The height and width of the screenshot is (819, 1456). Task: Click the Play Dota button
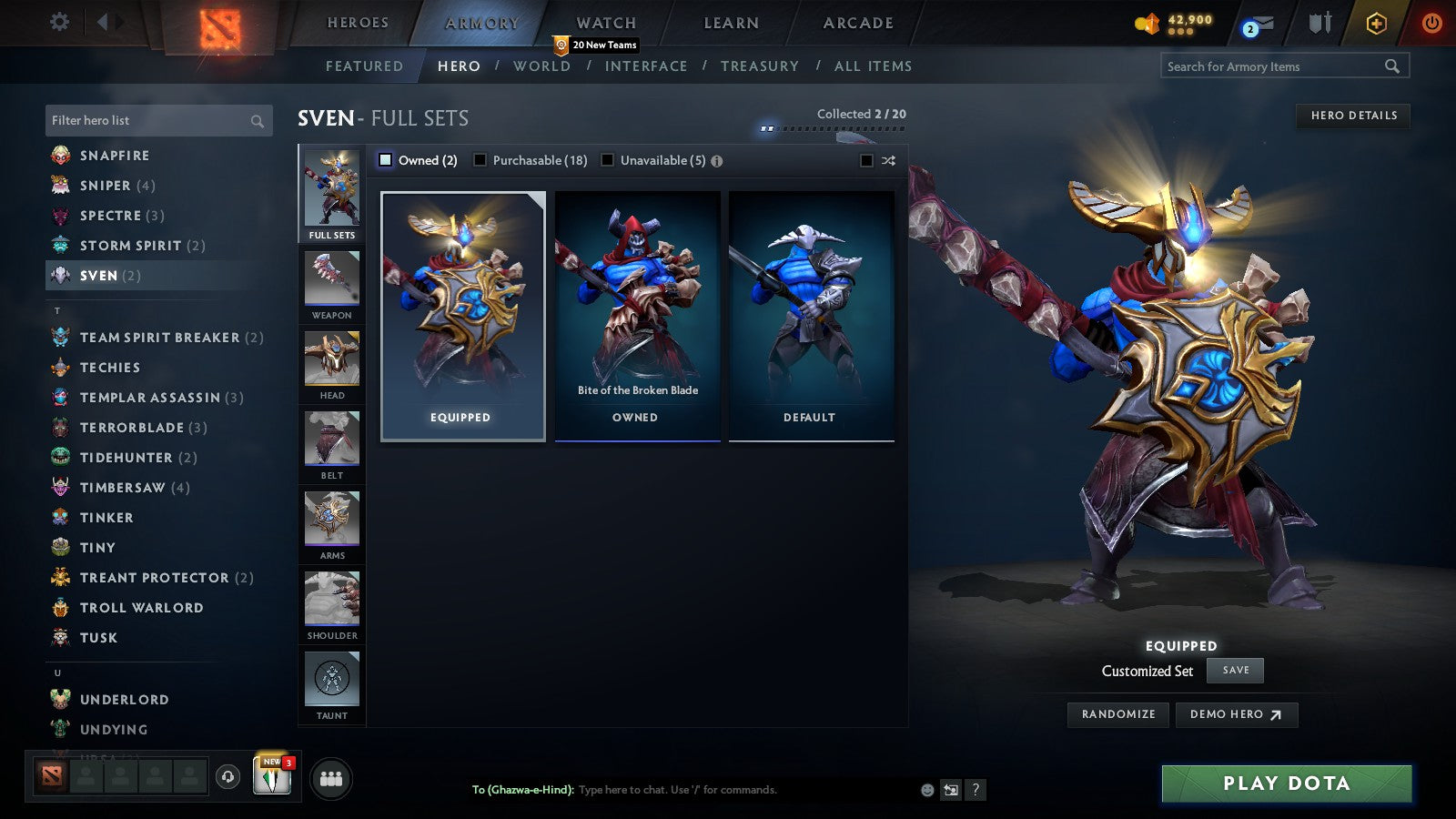click(x=1285, y=783)
